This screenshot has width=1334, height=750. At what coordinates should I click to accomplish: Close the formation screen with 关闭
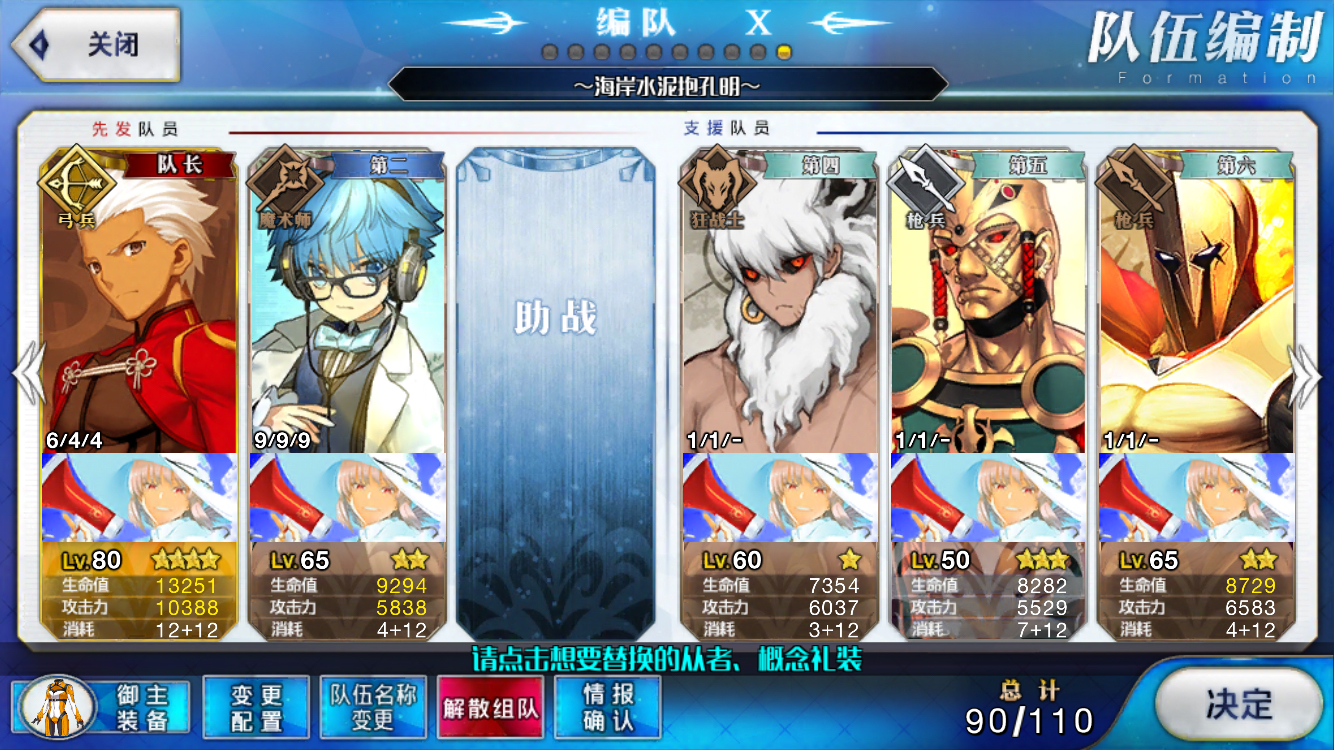click(x=95, y=45)
